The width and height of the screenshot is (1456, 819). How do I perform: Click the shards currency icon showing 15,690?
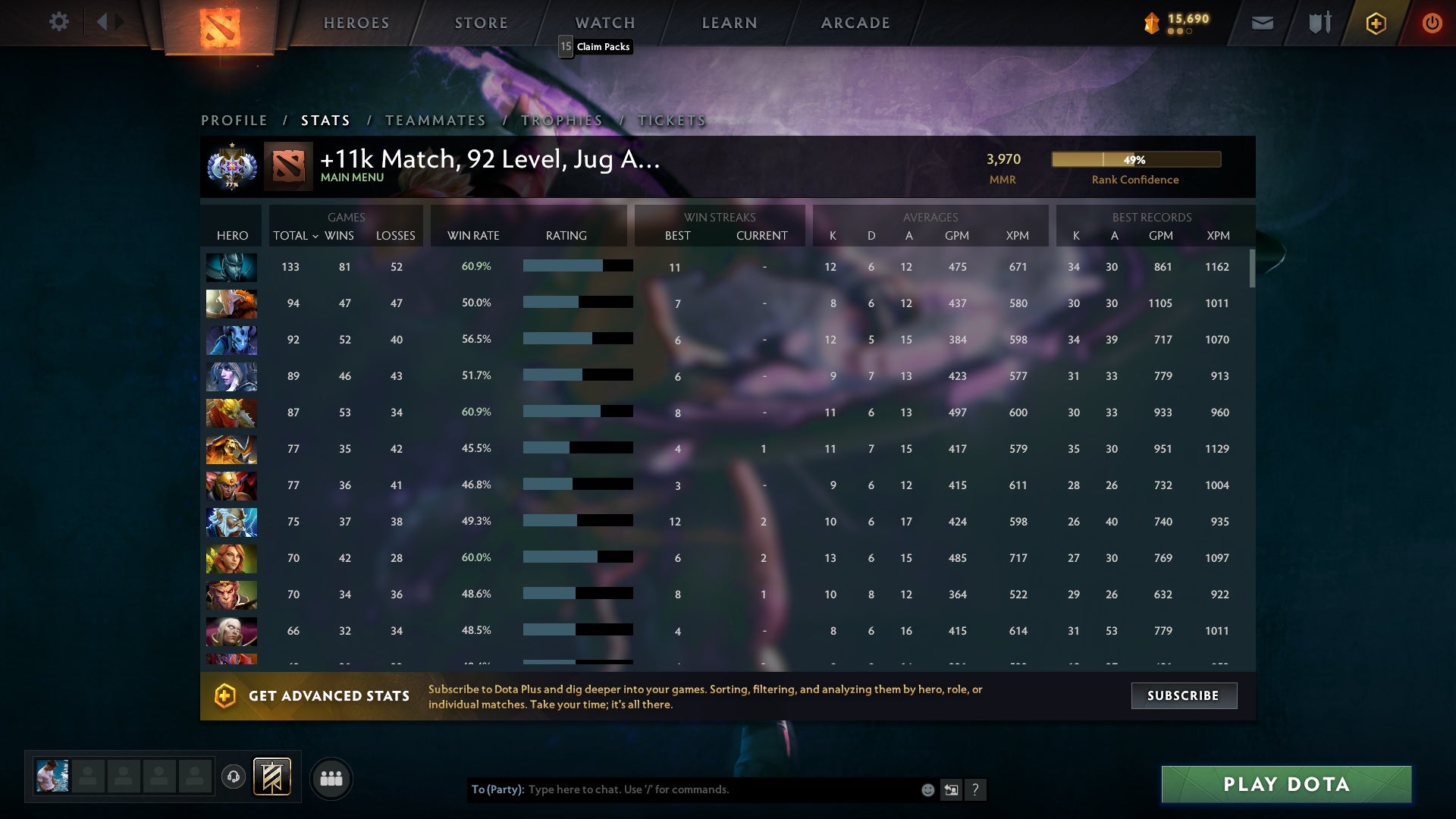(x=1150, y=23)
